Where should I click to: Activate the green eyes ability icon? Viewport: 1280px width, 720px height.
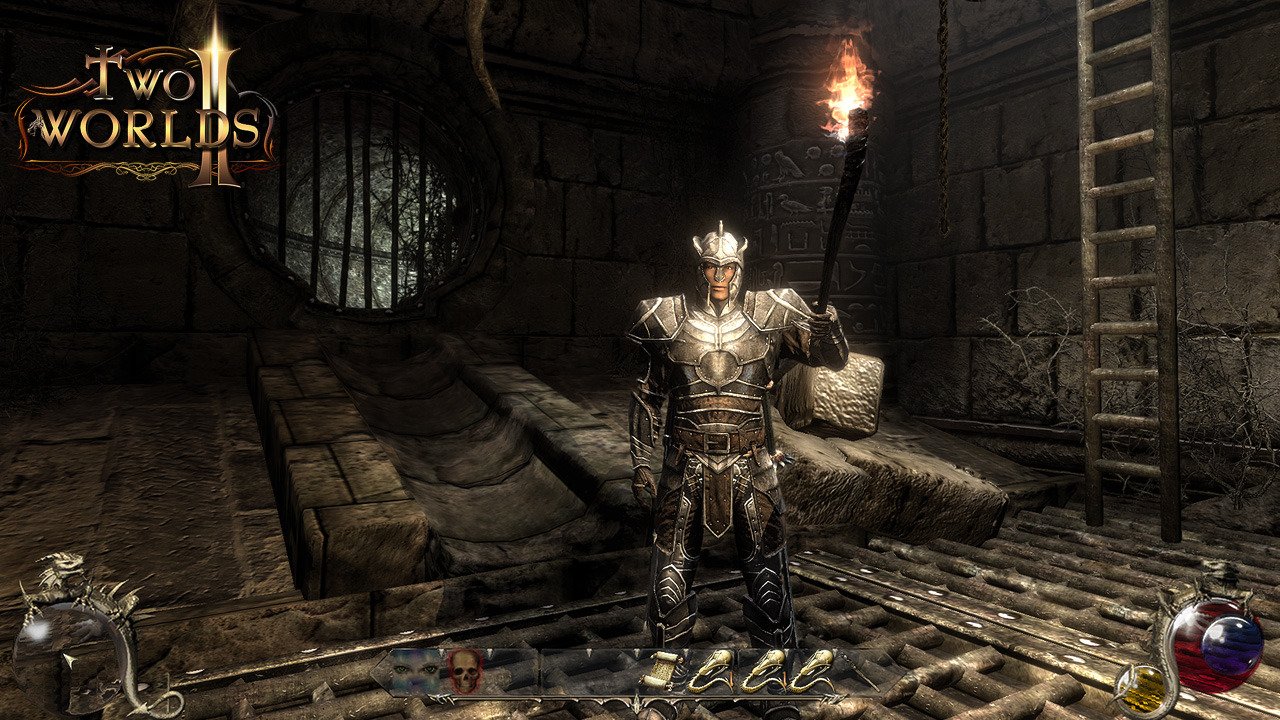pos(415,670)
